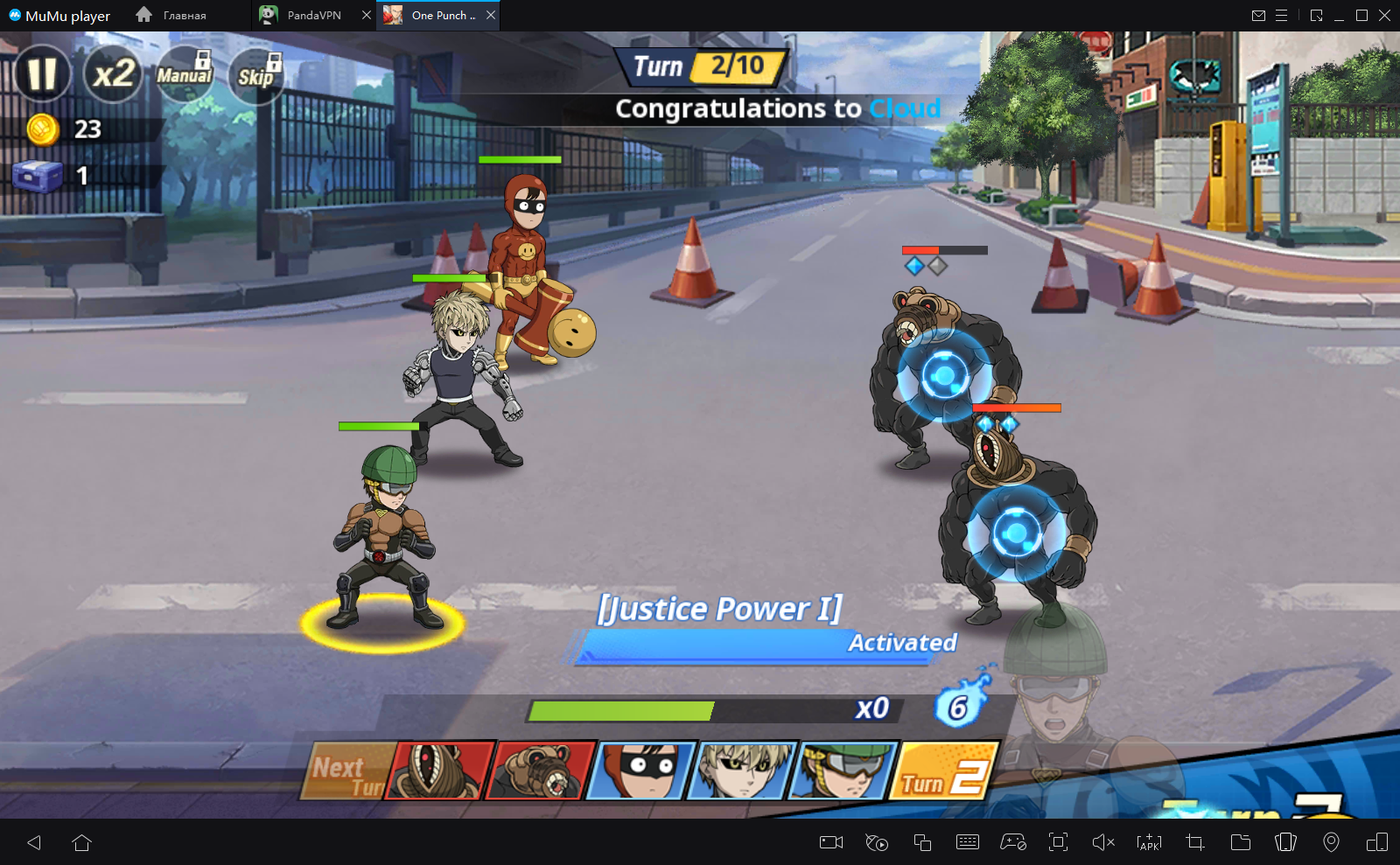This screenshot has width=1400, height=865.
Task: Mute emulator sound with speaker icon
Action: click(1103, 842)
